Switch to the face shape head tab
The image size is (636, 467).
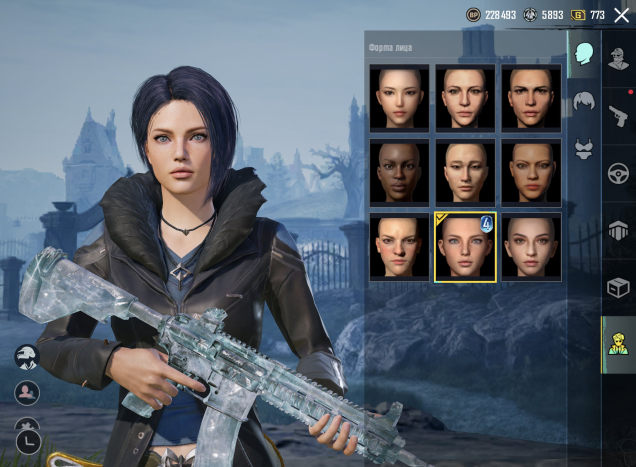coord(584,54)
